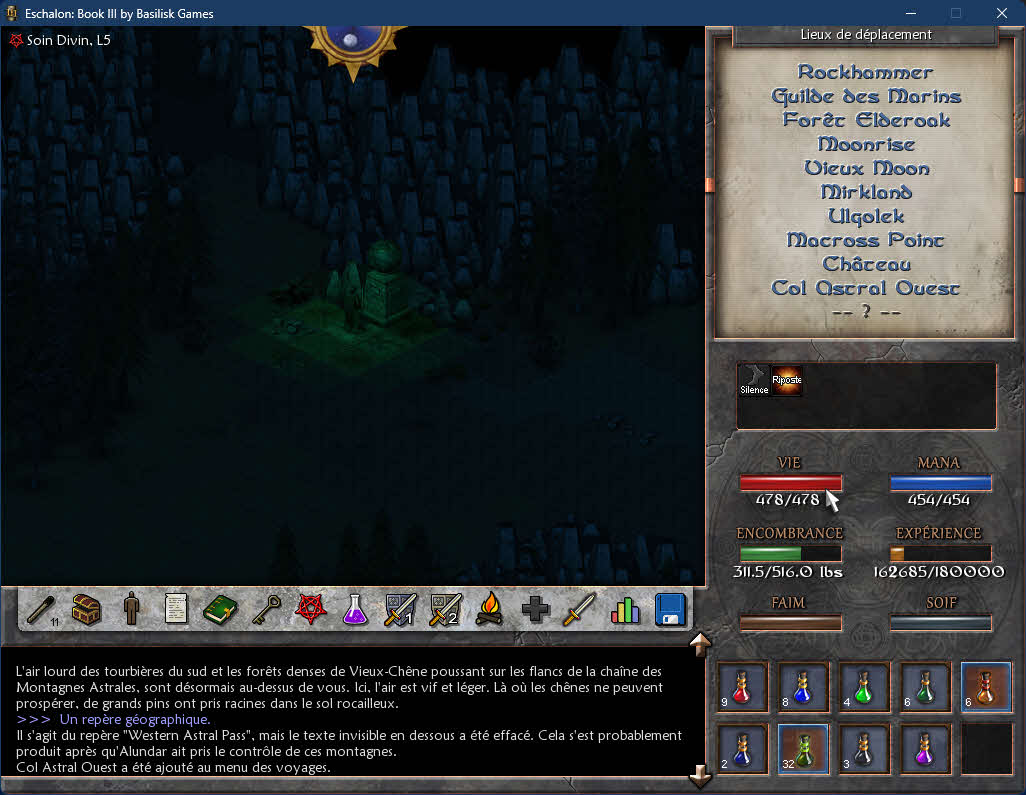Select Forêt Elderoak from travel list

[x=865, y=121]
